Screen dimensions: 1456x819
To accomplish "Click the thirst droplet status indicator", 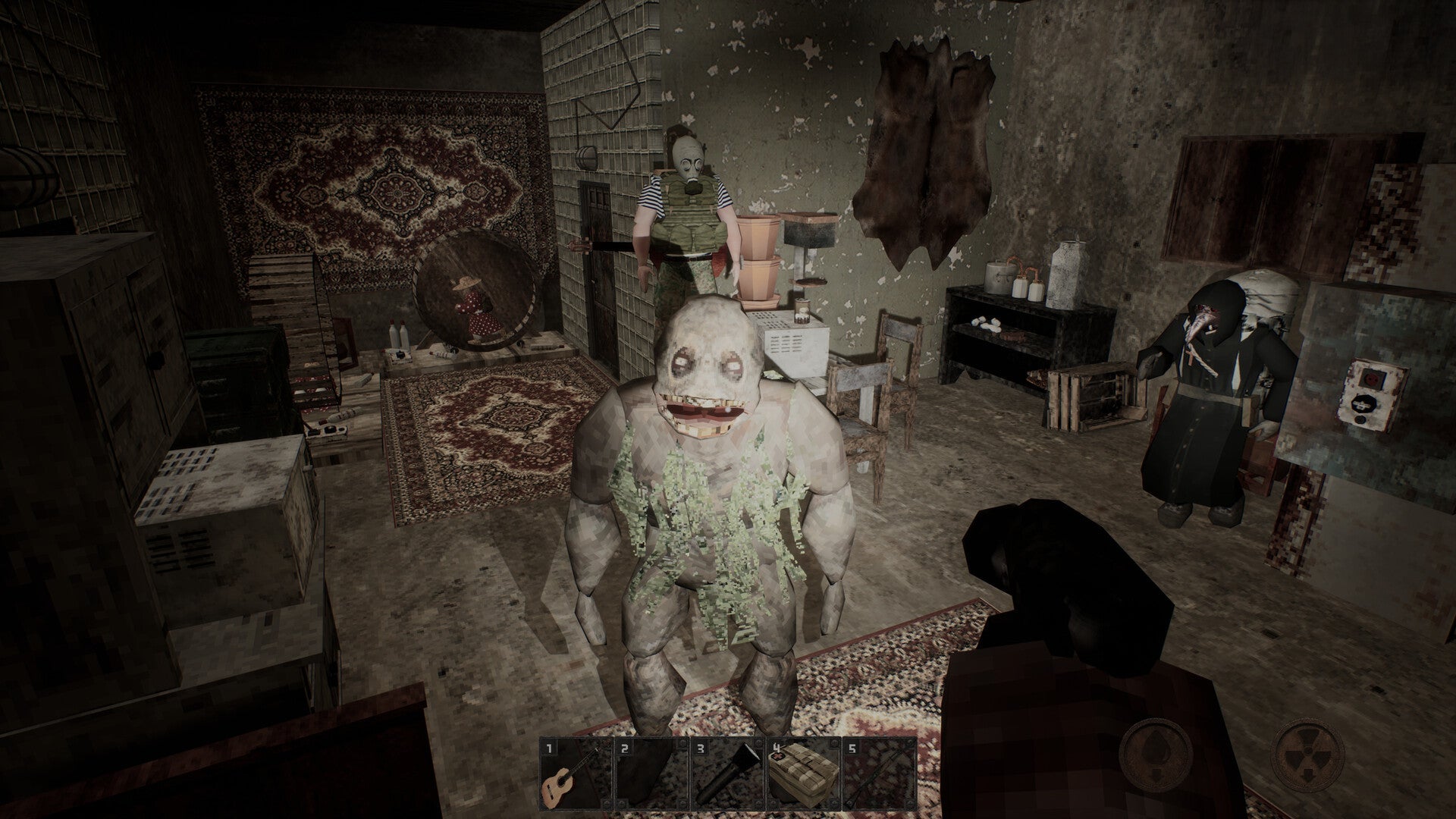I will [x=1156, y=753].
